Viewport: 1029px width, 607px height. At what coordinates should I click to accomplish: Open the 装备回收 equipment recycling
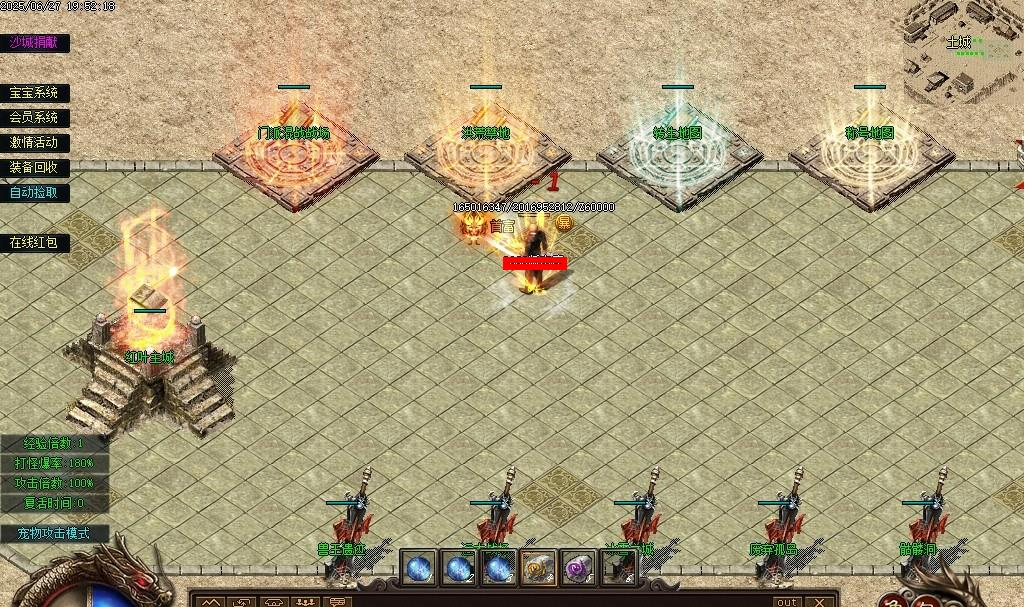click(34, 168)
